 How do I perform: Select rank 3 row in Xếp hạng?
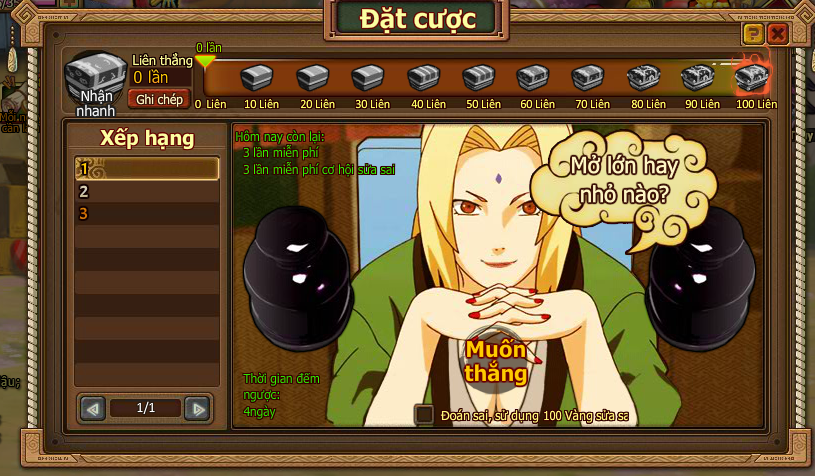point(148,214)
